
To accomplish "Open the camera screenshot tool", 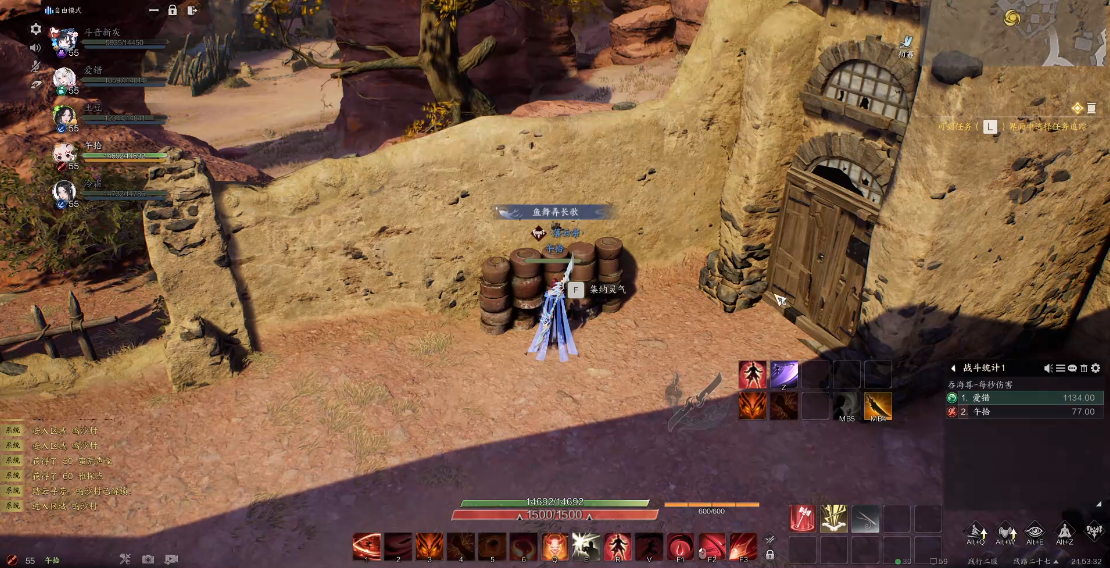I will coord(148,559).
